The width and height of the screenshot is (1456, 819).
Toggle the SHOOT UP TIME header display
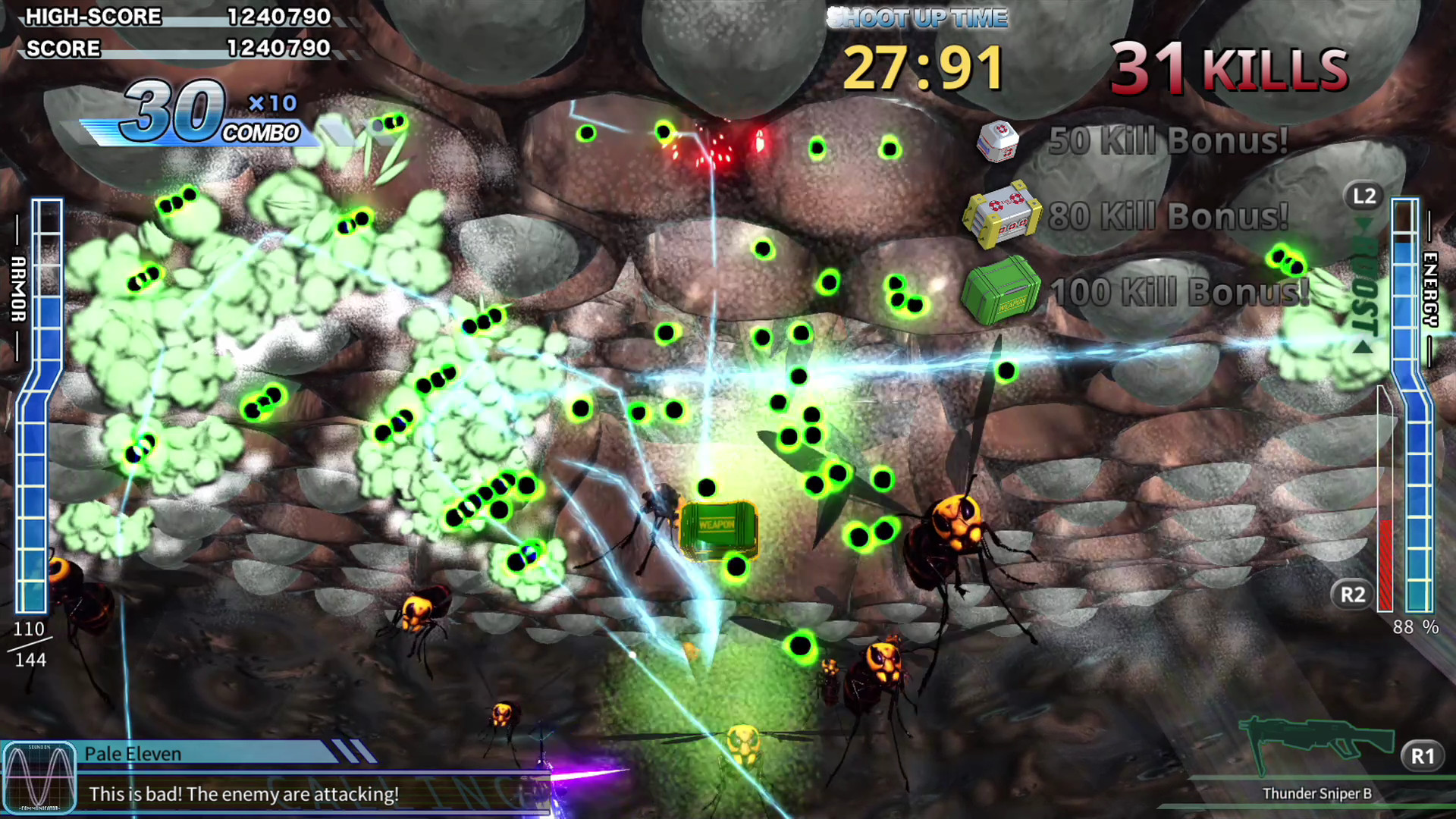(x=918, y=17)
